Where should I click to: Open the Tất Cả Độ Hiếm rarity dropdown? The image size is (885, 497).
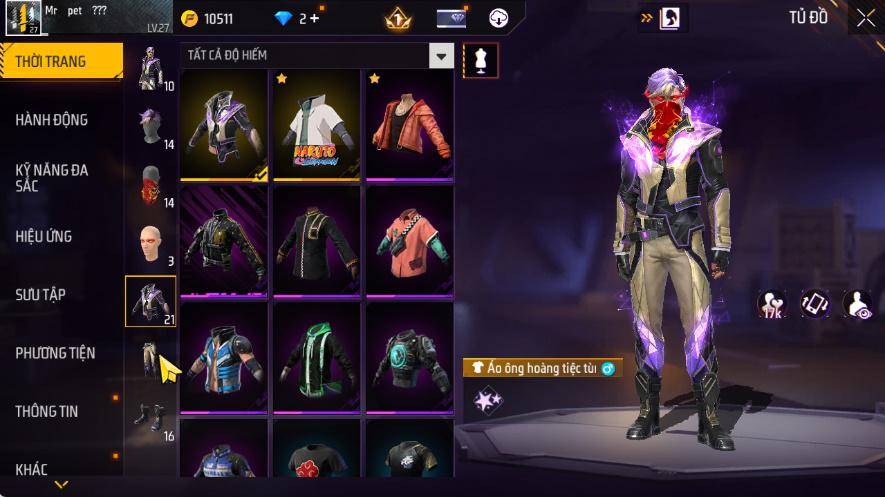[x=441, y=56]
